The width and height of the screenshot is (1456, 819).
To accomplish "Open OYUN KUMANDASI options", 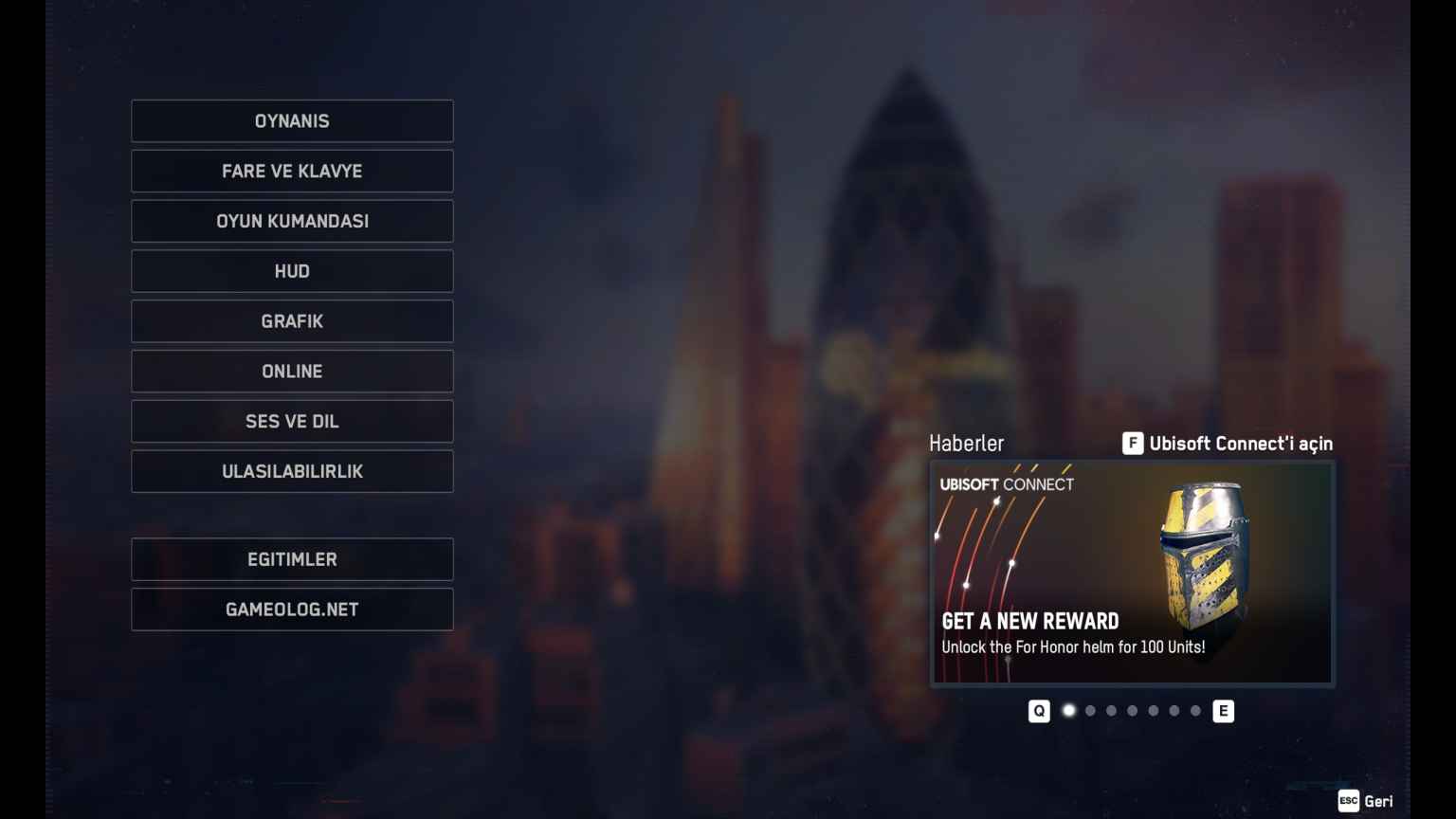I will coord(292,222).
